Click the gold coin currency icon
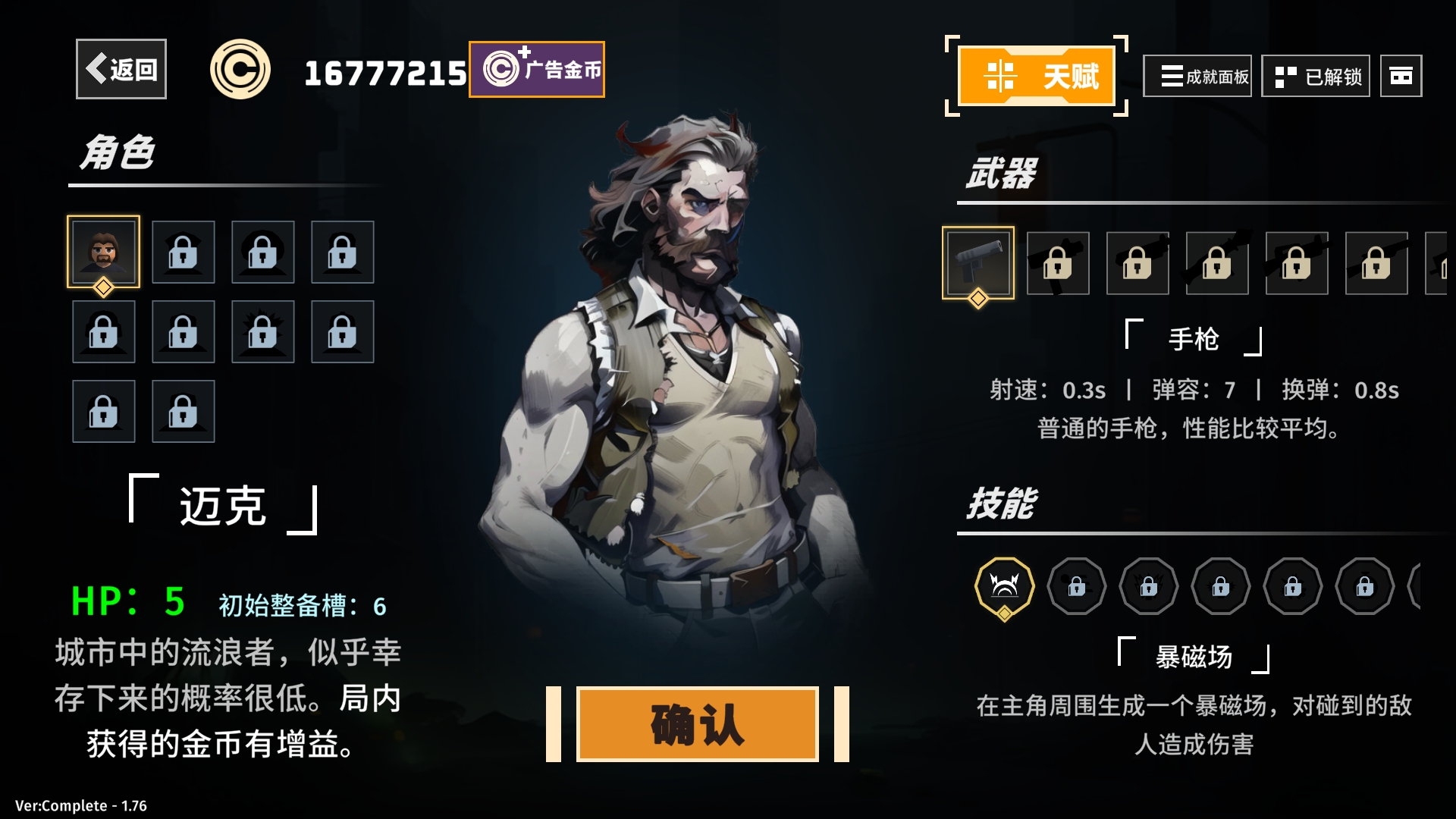 pyautogui.click(x=242, y=67)
